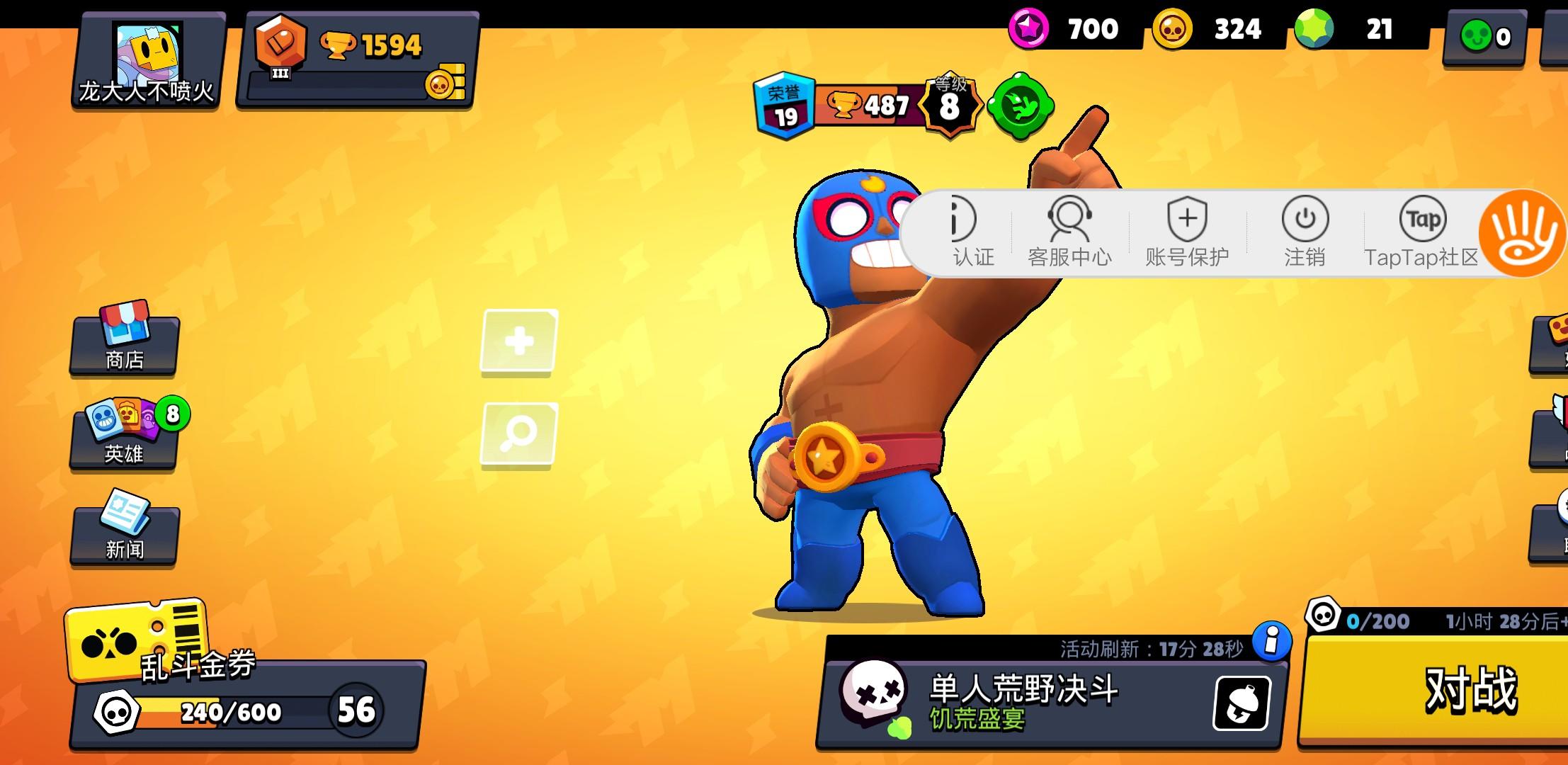
Task: Open the 商店 shop panel
Action: pyautogui.click(x=123, y=347)
